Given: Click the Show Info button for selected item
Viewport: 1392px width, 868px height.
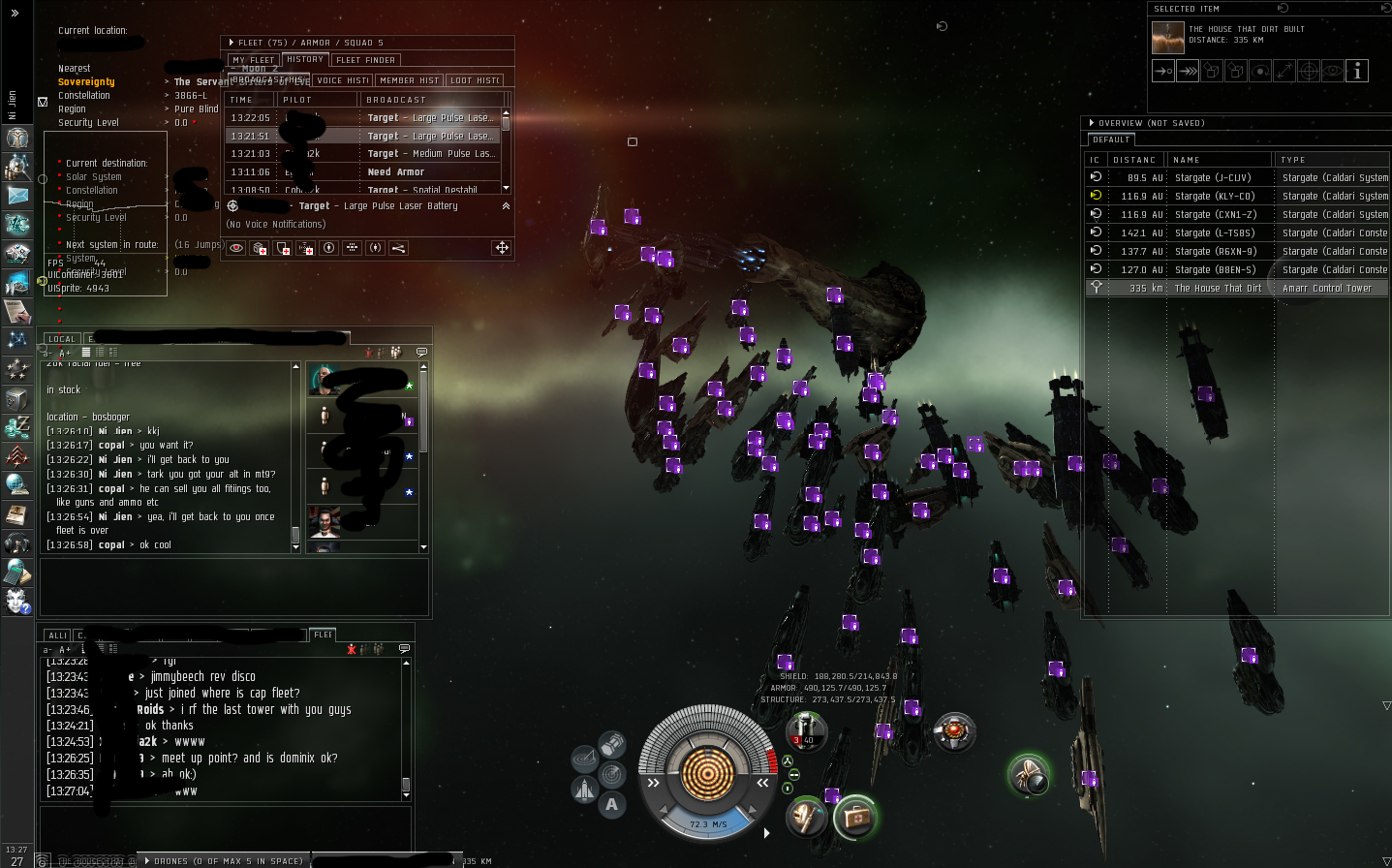Looking at the screenshot, I should tap(1357, 71).
